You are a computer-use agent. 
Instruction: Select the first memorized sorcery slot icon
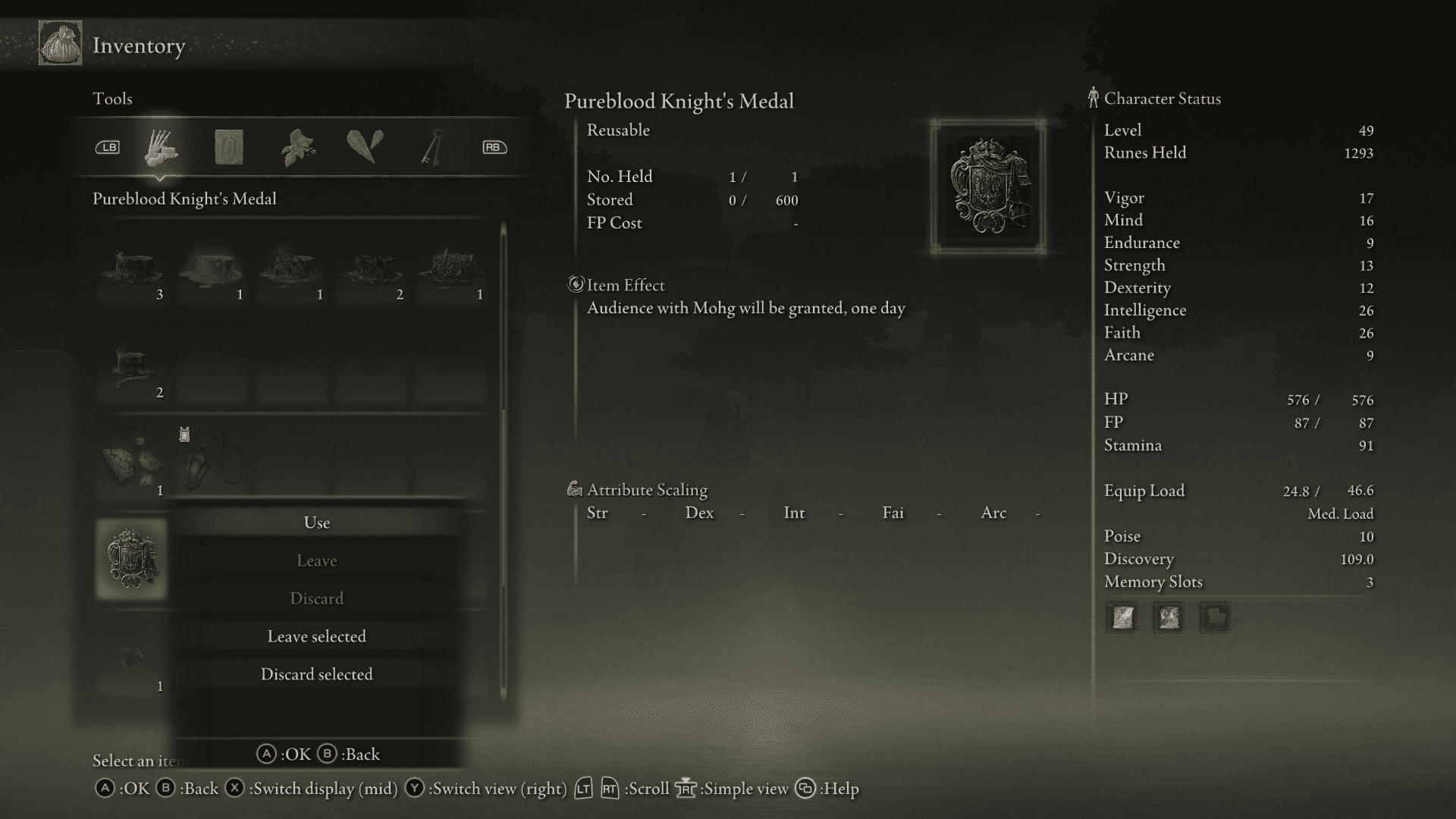[1122, 618]
